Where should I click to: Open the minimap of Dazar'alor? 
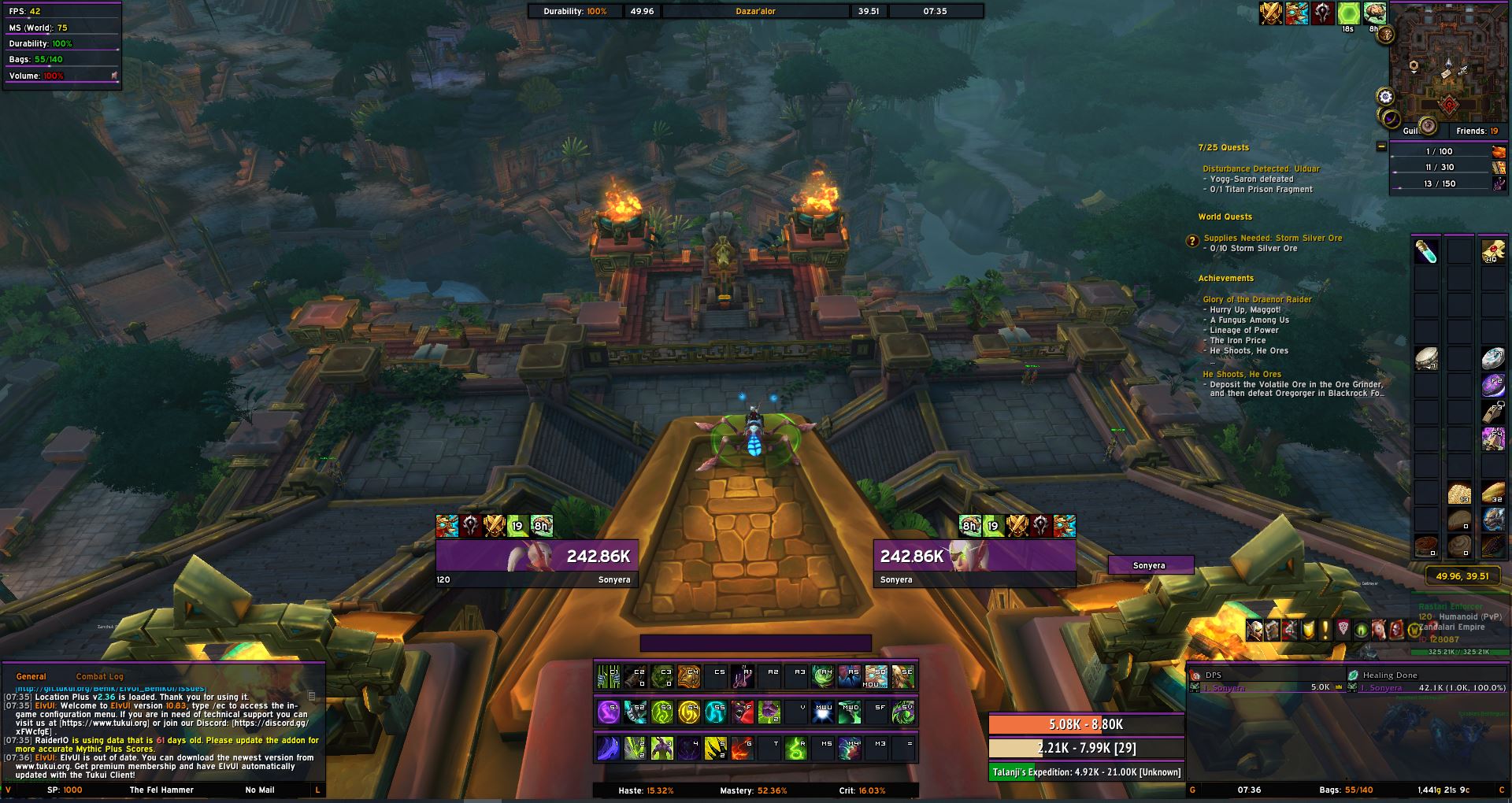pyautogui.click(x=1447, y=67)
